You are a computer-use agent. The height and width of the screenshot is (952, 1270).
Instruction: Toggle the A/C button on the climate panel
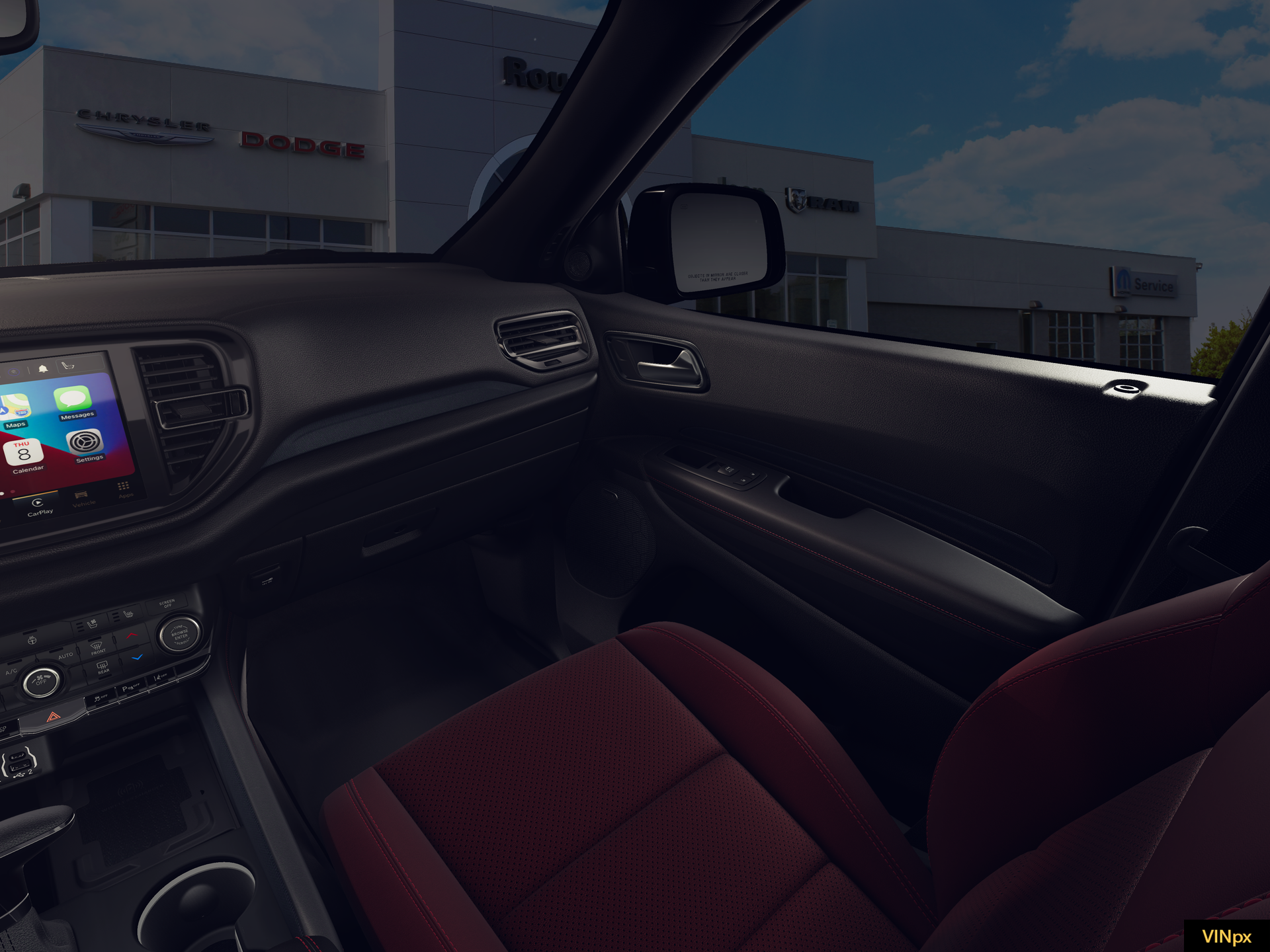tap(11, 670)
